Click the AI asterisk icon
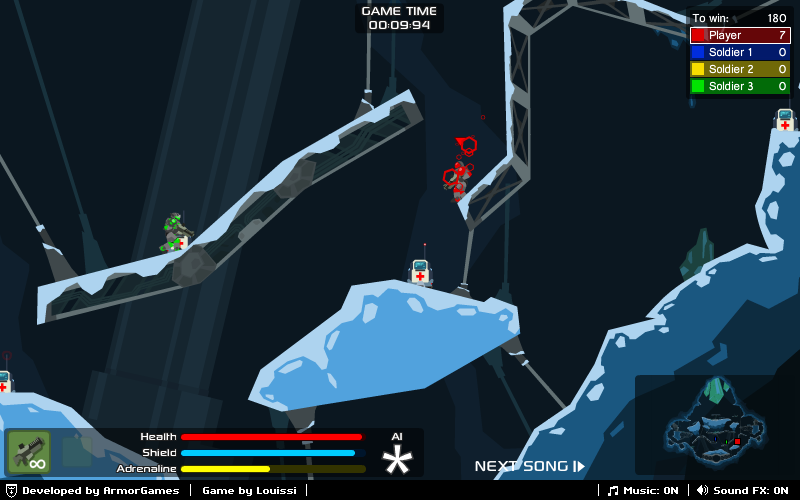 coord(397,459)
